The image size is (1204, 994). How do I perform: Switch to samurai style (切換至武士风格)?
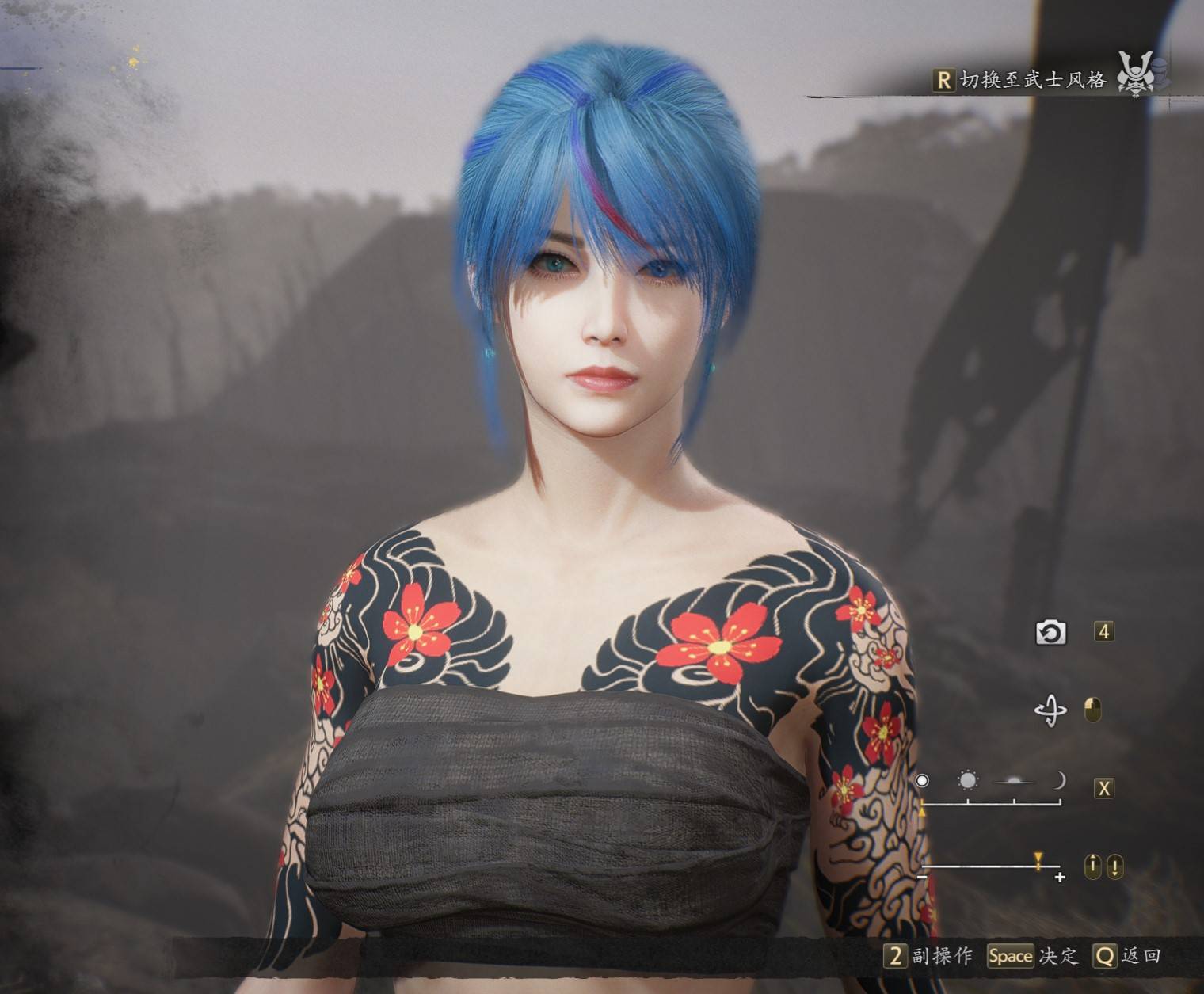coord(1022,80)
